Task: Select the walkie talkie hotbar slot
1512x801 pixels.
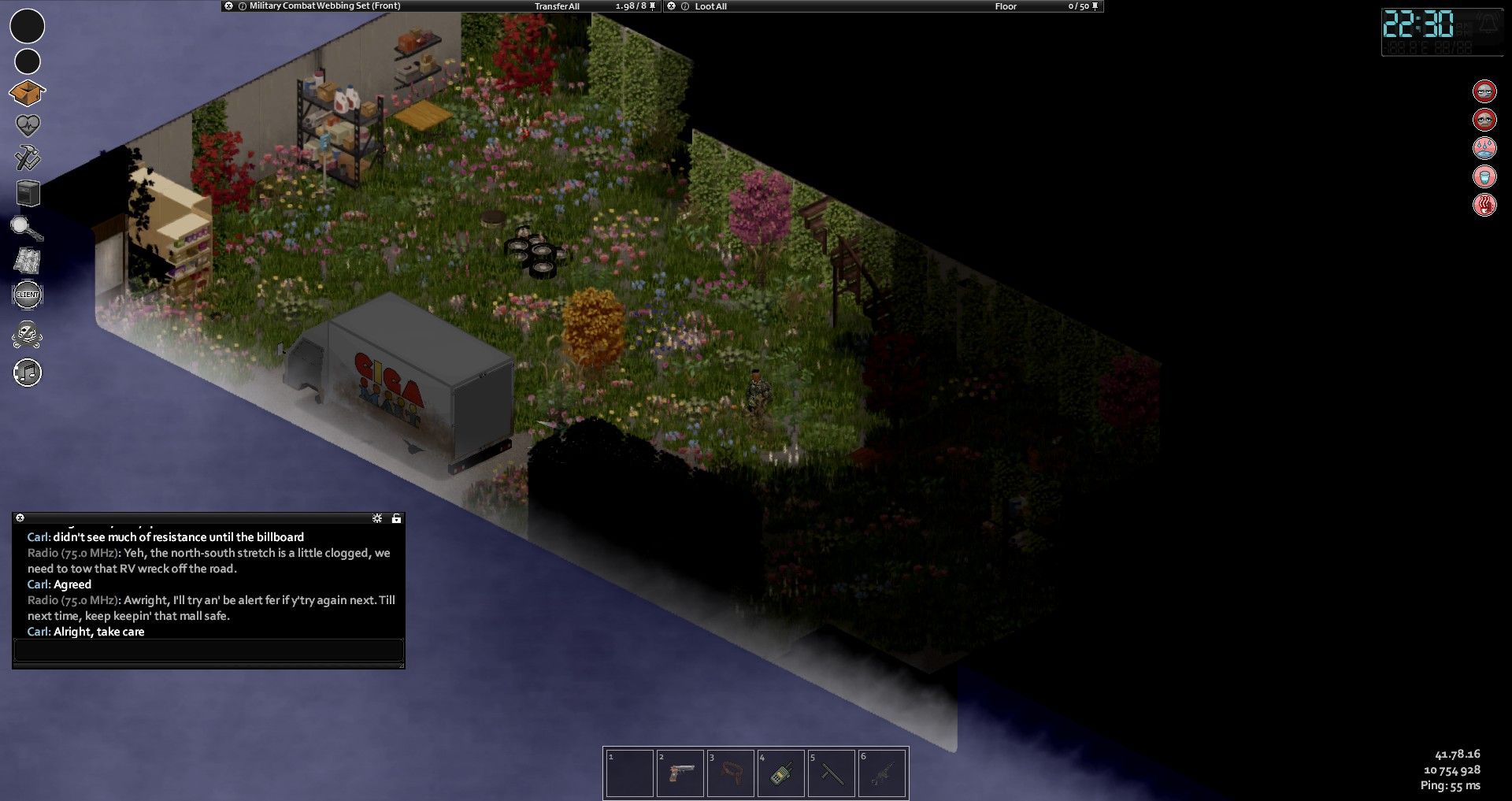Action: click(780, 773)
